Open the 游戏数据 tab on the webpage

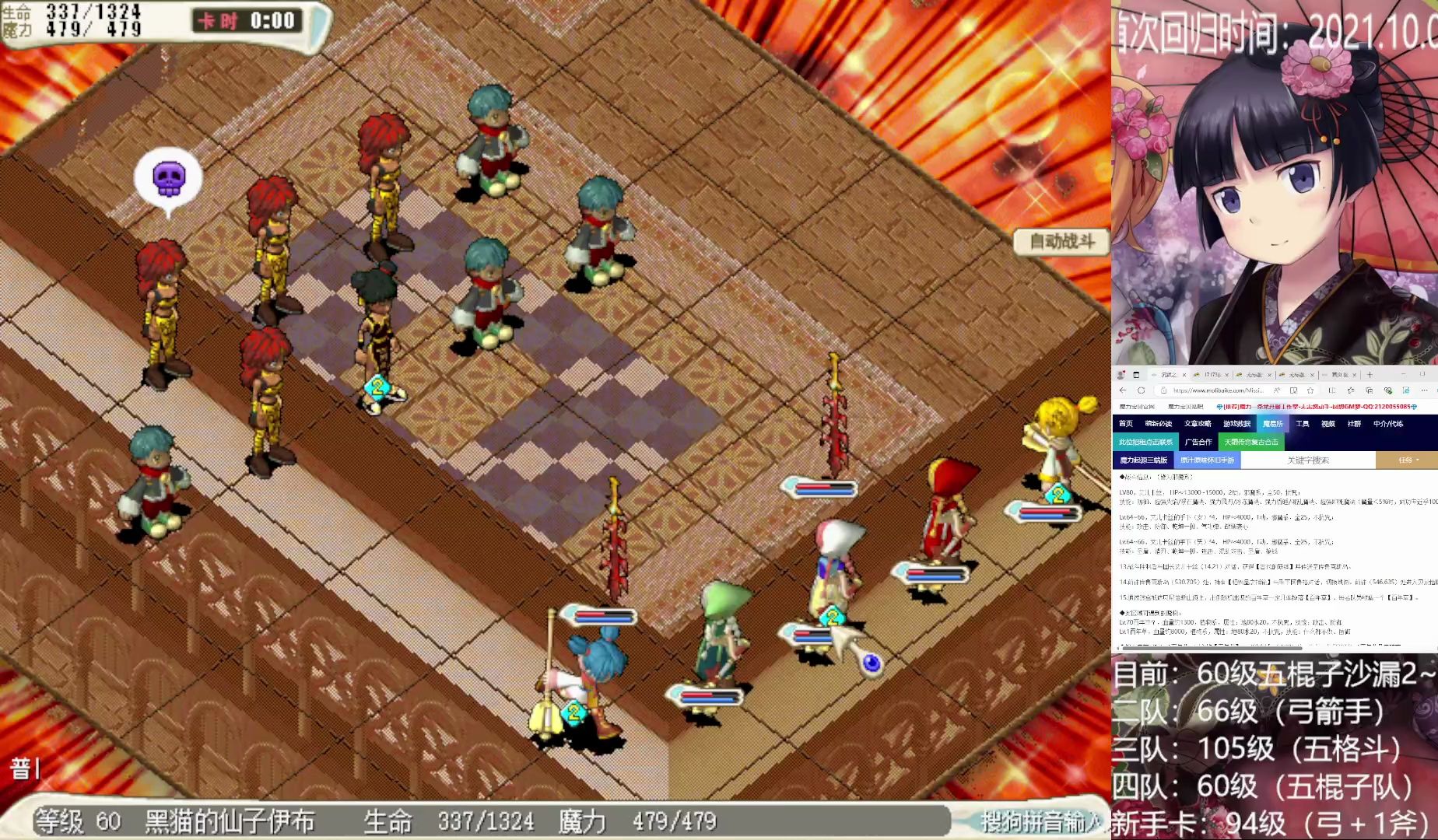[1236, 424]
